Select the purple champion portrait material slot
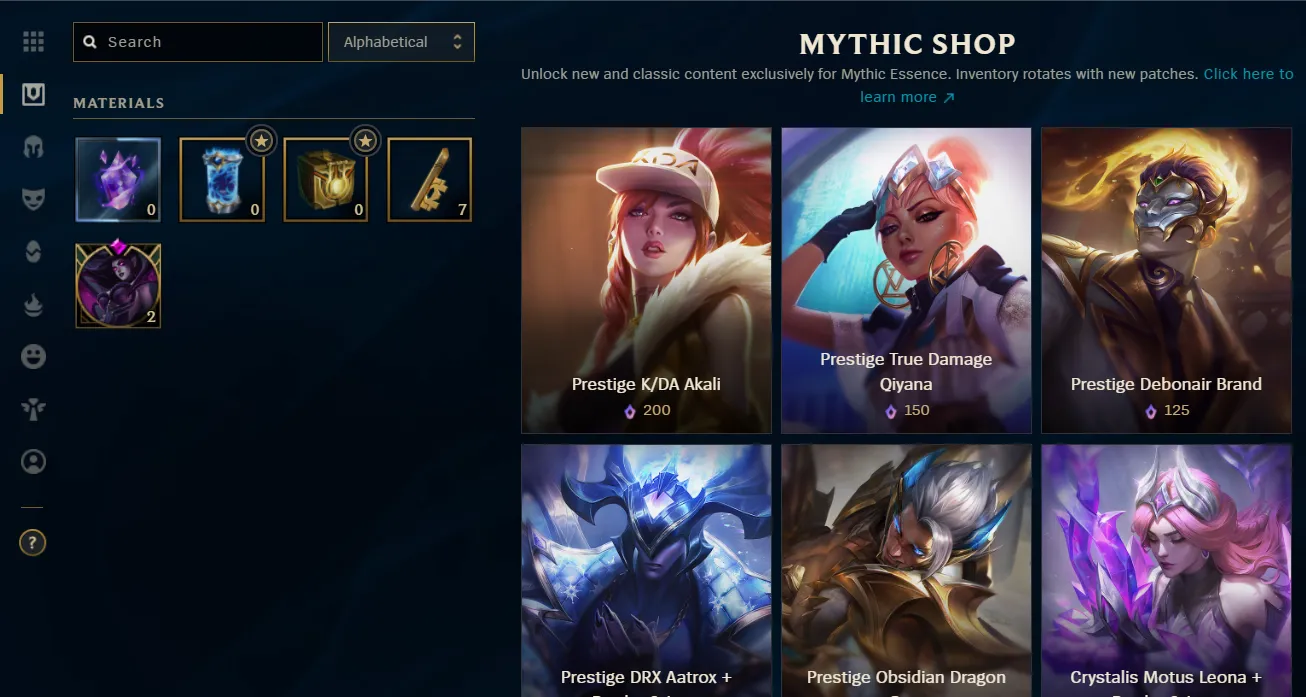 (118, 286)
